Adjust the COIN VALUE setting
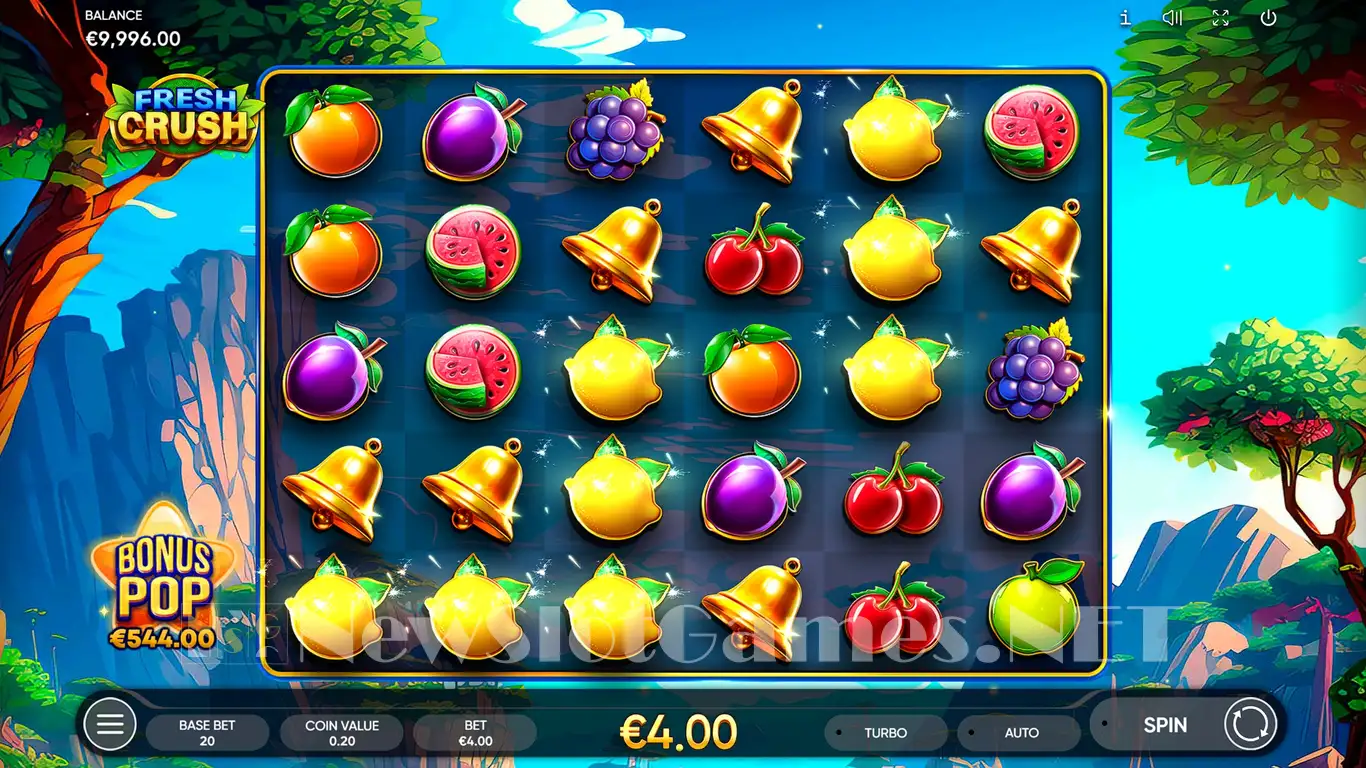 coord(342,733)
